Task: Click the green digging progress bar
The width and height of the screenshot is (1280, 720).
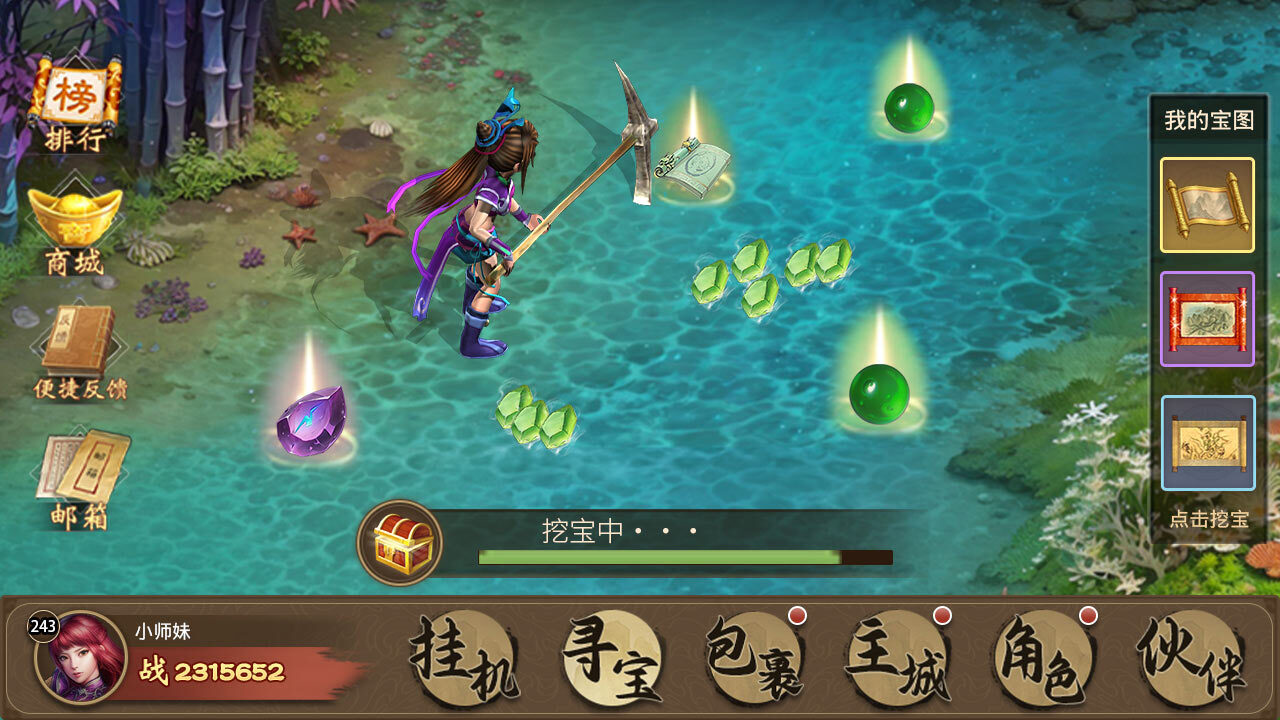Action: tap(660, 556)
